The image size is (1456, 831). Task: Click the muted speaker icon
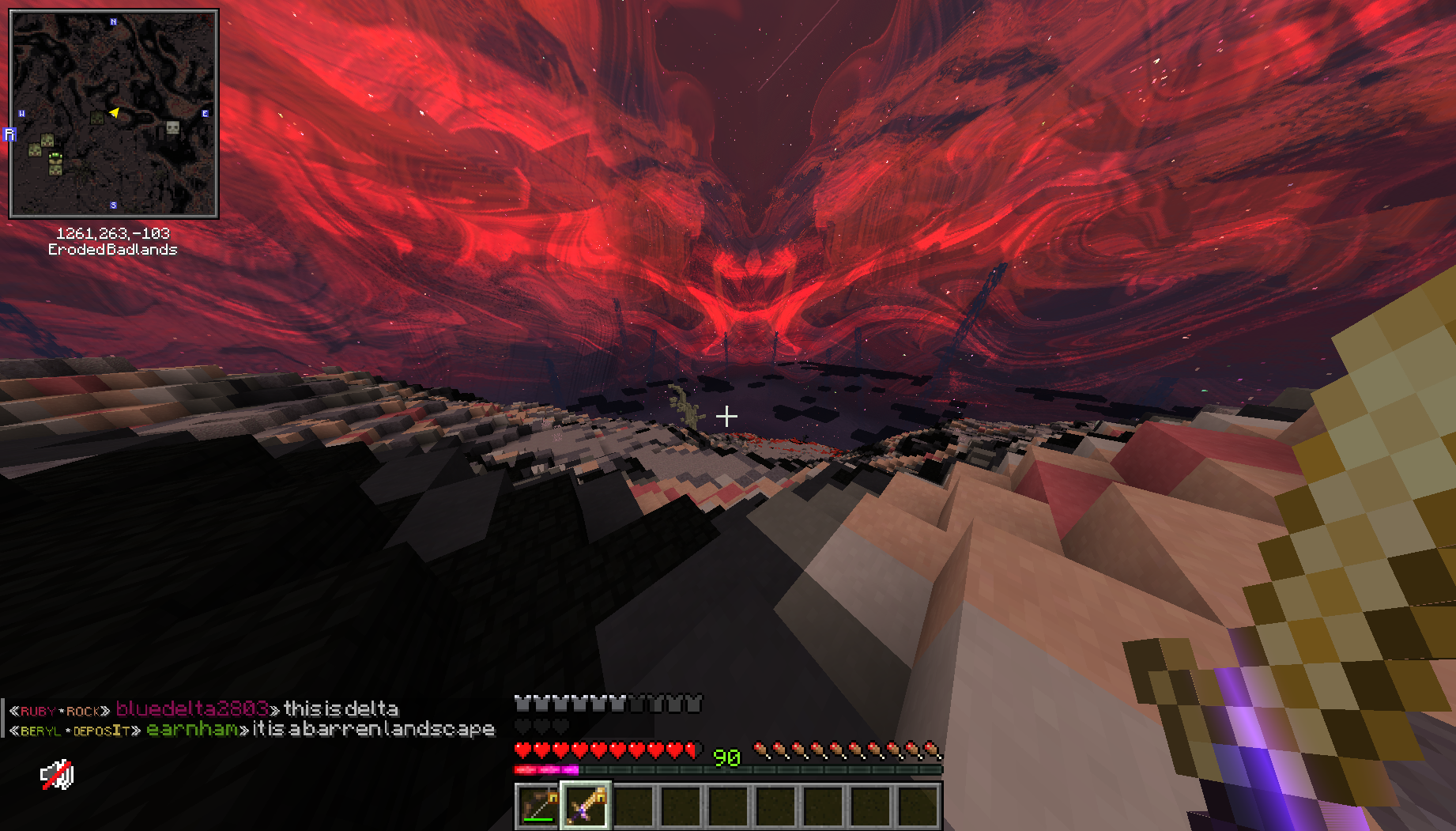(x=57, y=776)
